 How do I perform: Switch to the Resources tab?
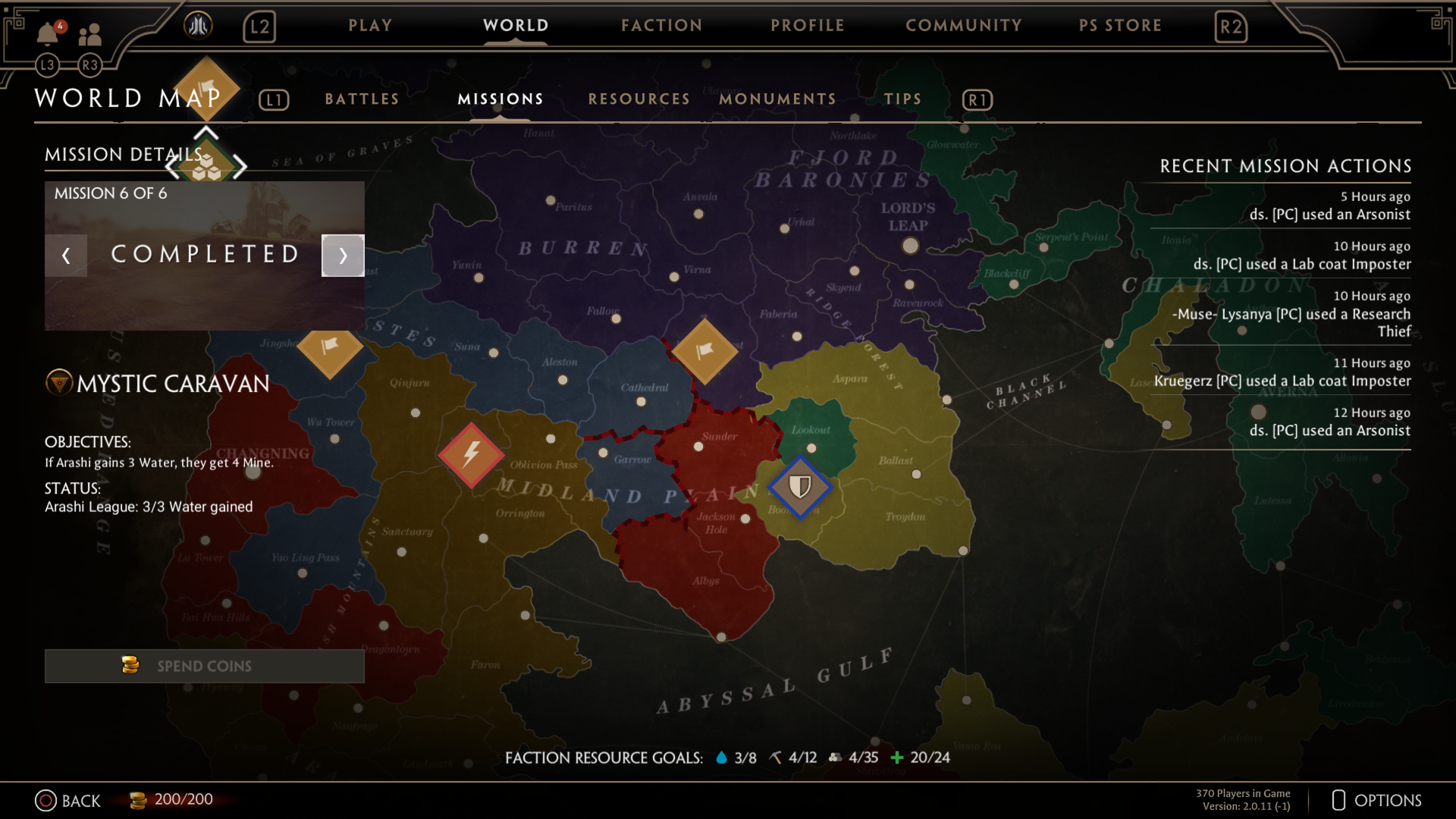click(x=639, y=99)
